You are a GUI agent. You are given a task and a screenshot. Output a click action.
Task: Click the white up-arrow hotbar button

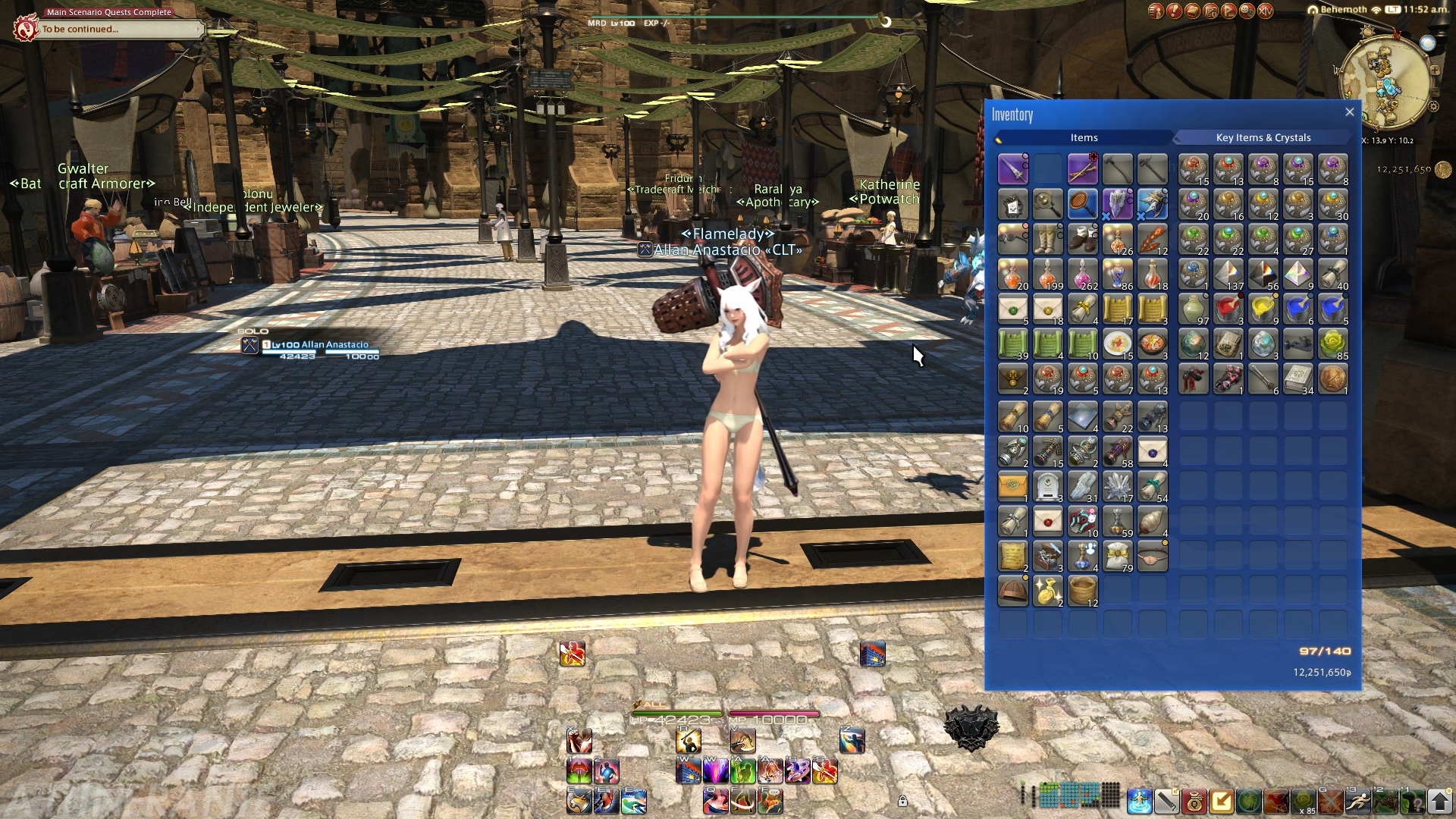click(x=1439, y=800)
